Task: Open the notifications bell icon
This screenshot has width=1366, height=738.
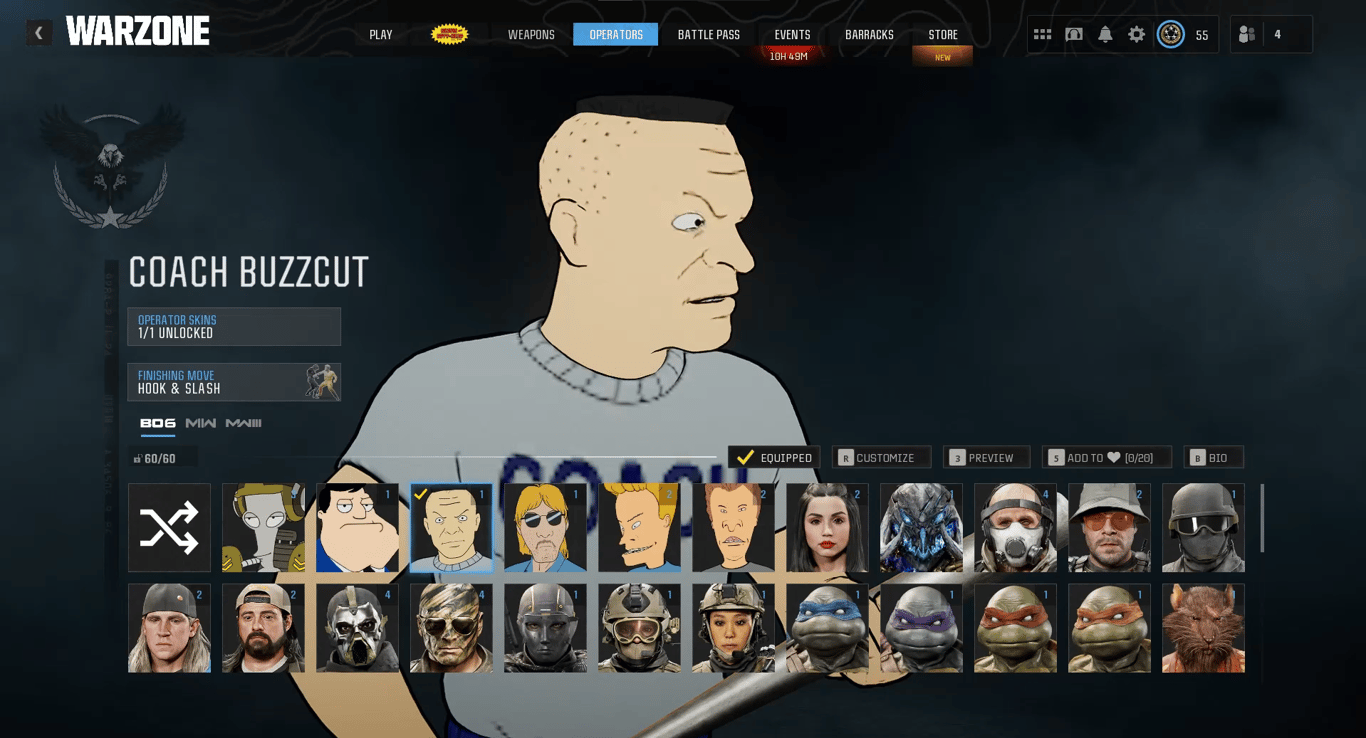Action: pyautogui.click(x=1104, y=33)
